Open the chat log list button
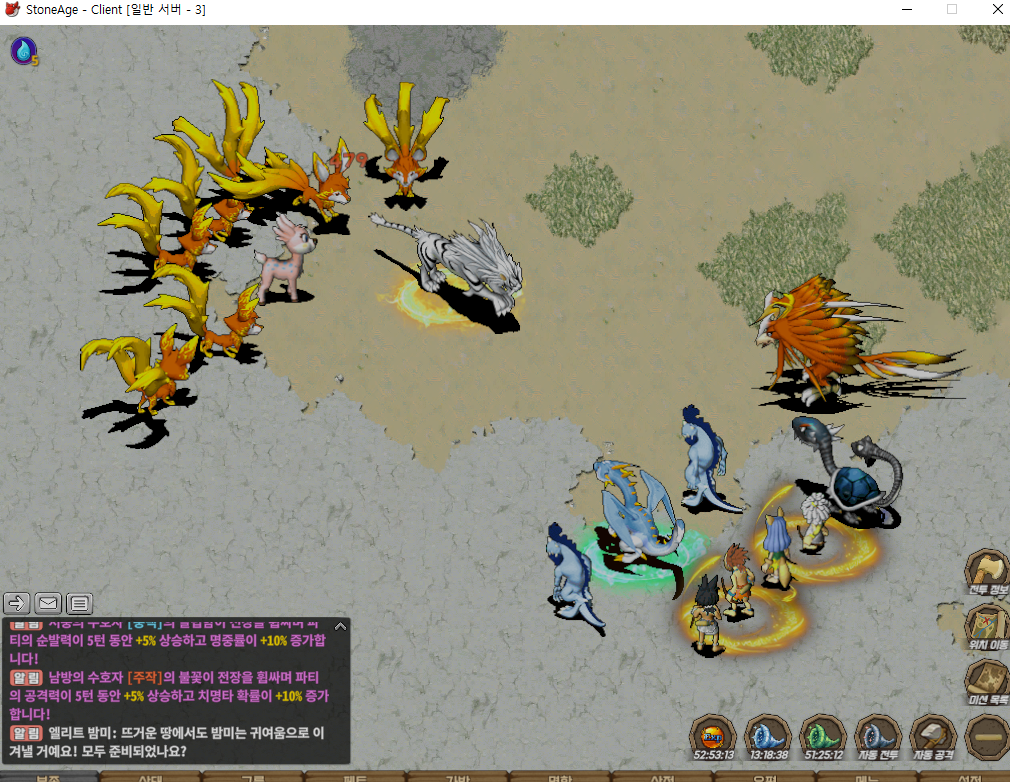The height and width of the screenshot is (782, 1010). point(79,602)
